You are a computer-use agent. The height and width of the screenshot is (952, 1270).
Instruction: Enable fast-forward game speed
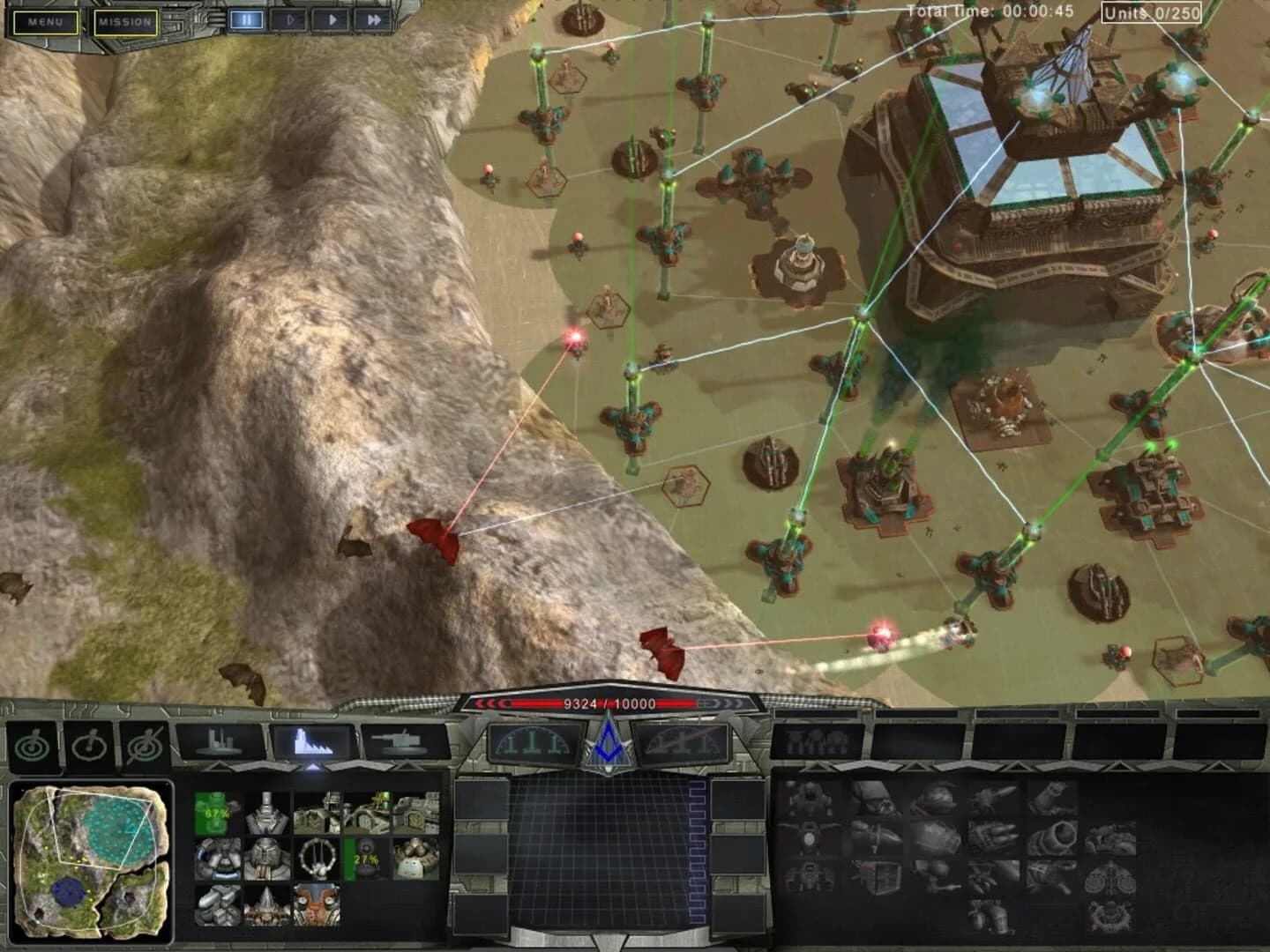(375, 19)
